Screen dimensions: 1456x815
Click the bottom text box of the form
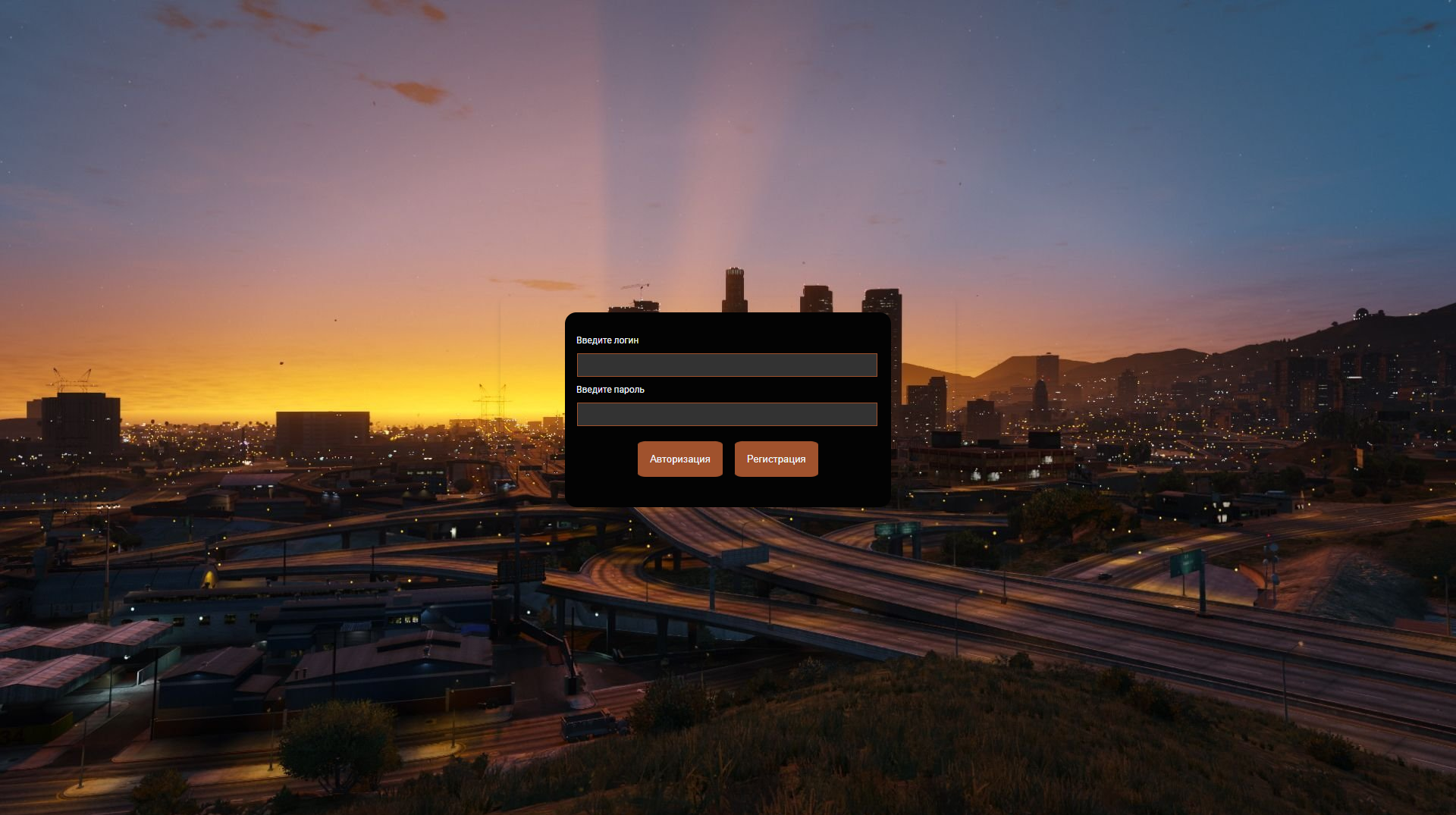point(726,414)
